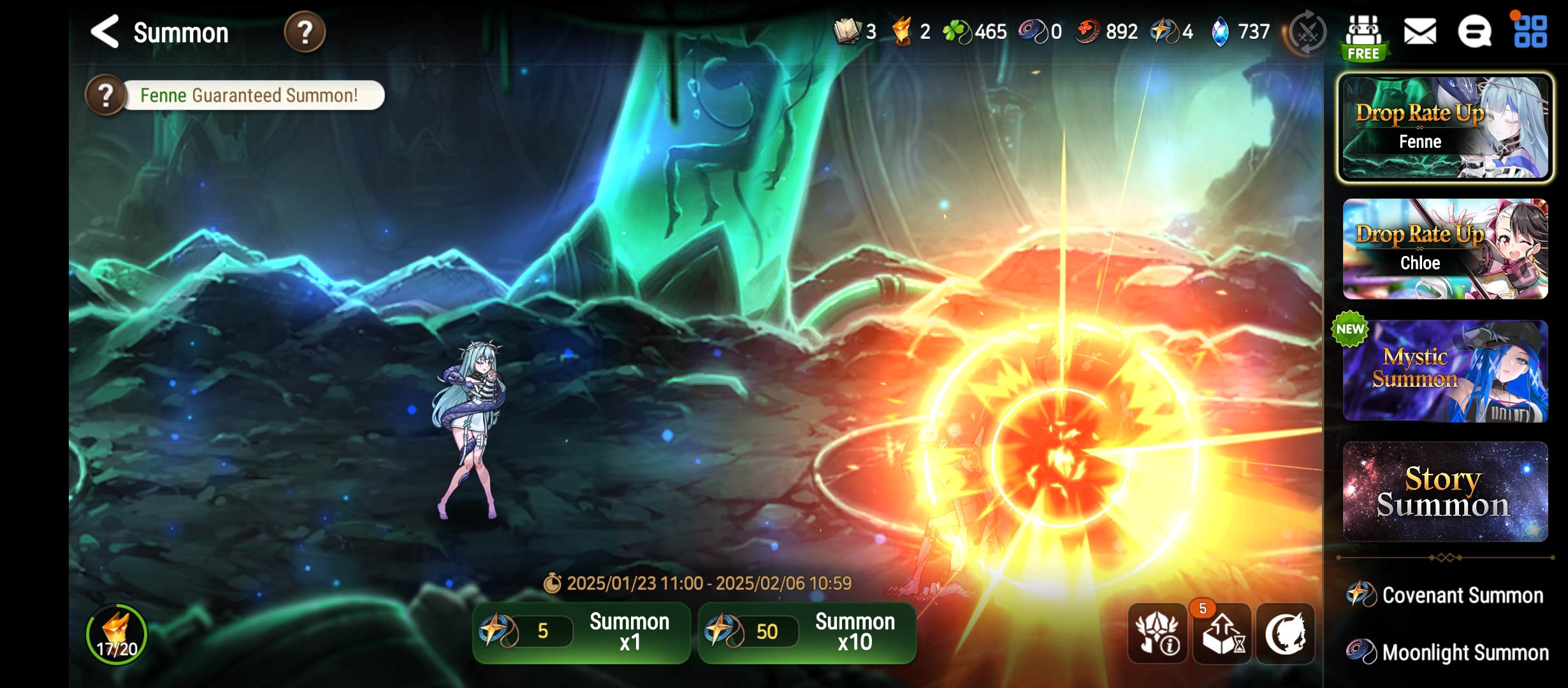
Task: Open the help question mark beside Summon
Action: (305, 32)
